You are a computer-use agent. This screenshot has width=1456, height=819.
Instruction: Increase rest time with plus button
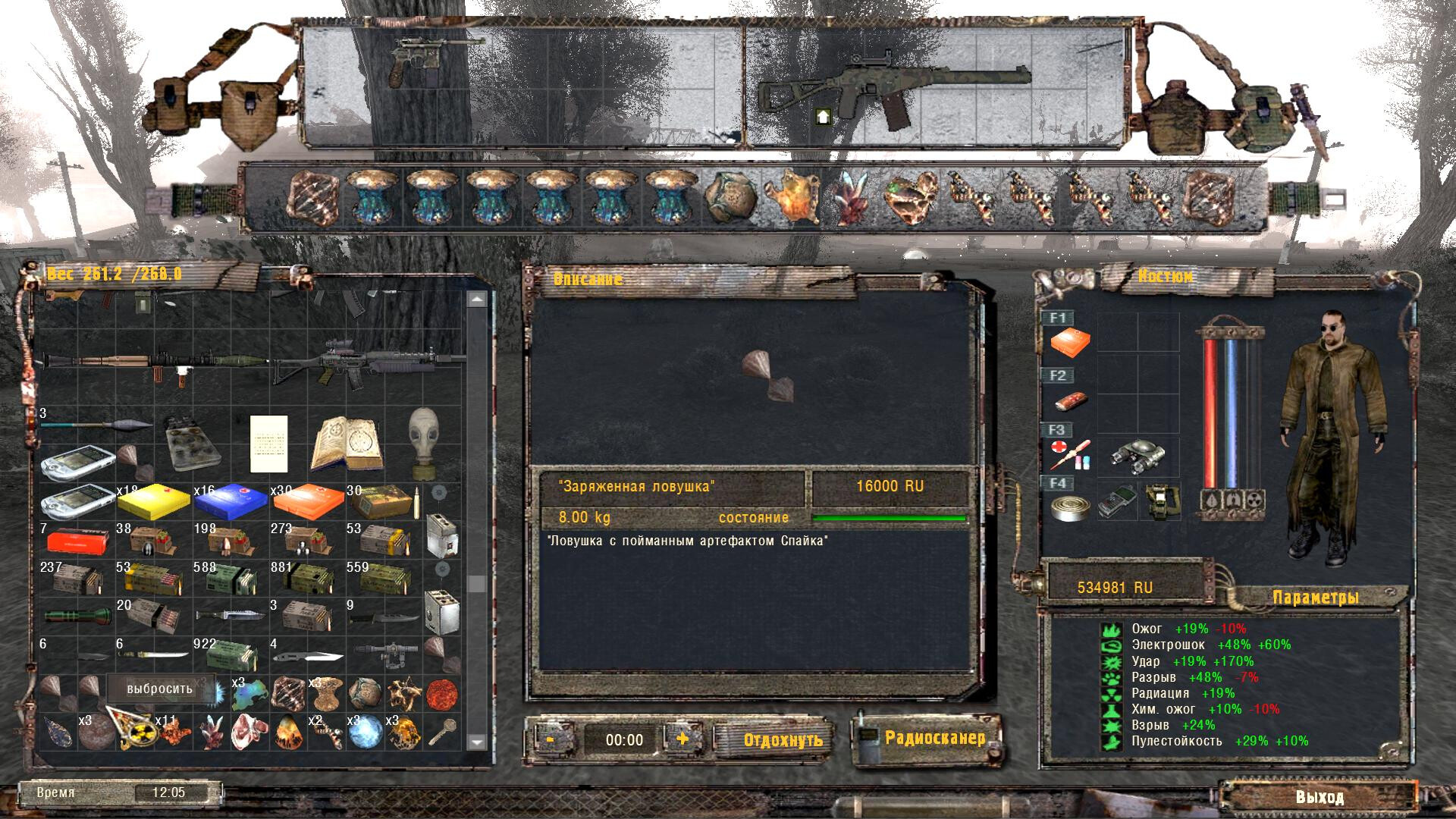point(682,738)
